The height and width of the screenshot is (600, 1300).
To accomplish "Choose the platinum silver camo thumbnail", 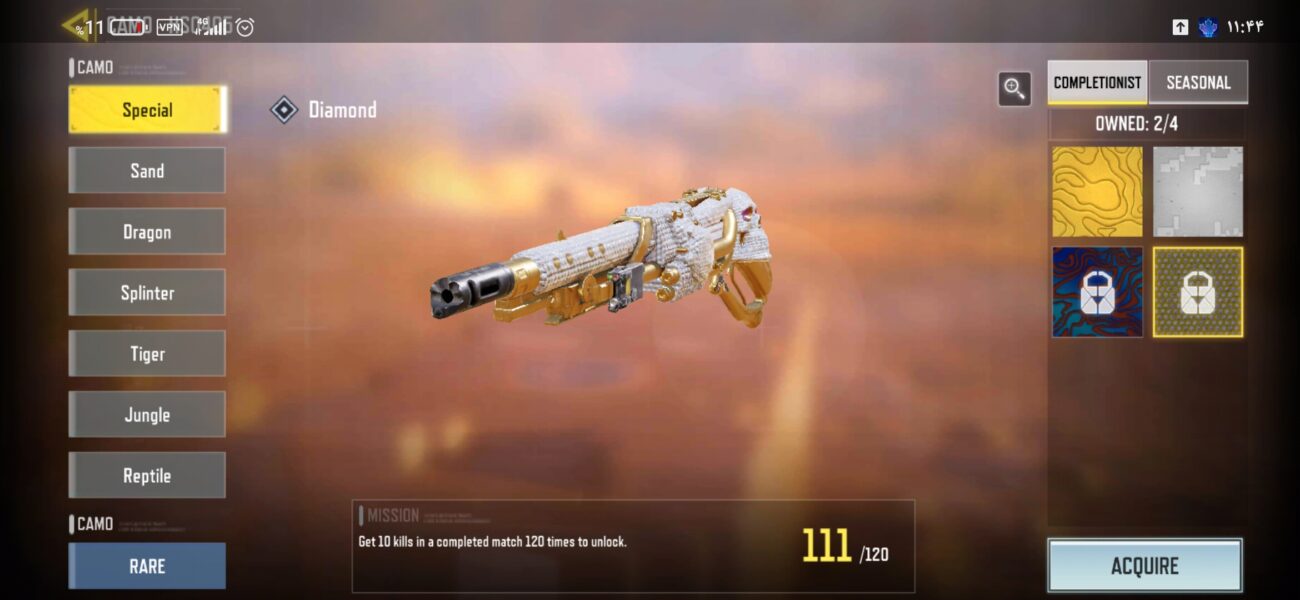I will (x=1198, y=192).
